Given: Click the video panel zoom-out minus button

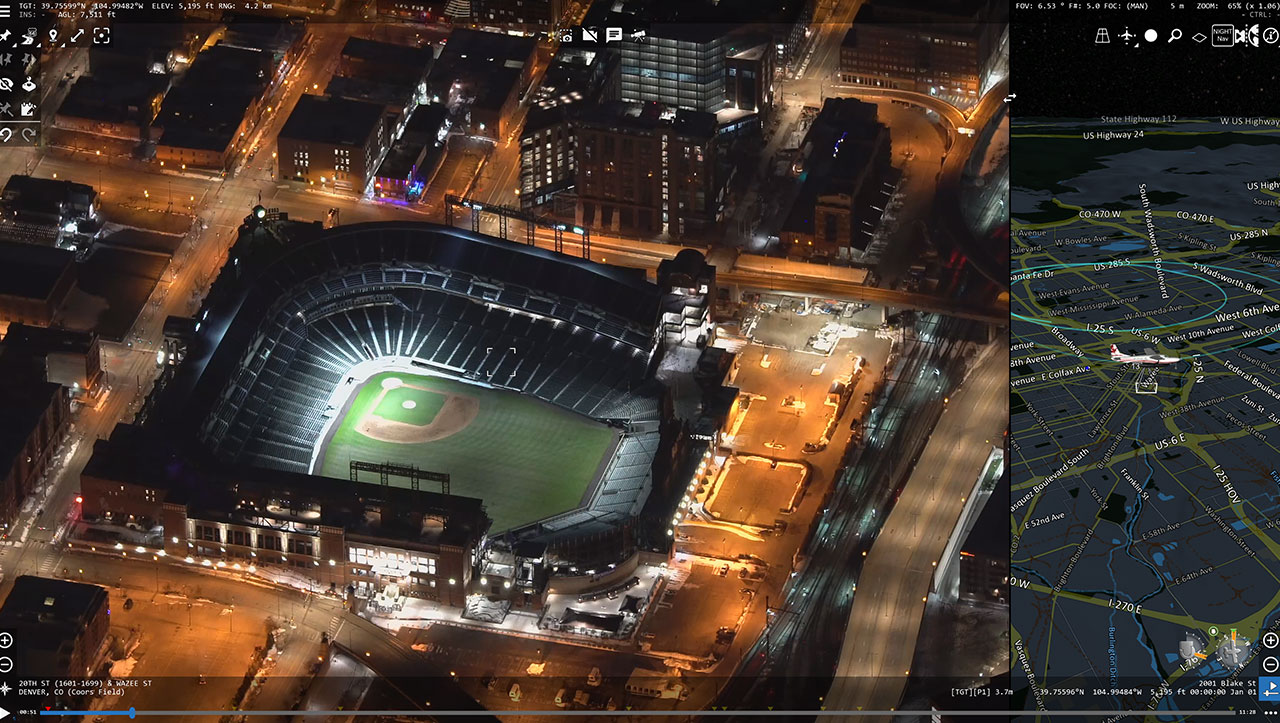Looking at the screenshot, I should [x=6, y=664].
